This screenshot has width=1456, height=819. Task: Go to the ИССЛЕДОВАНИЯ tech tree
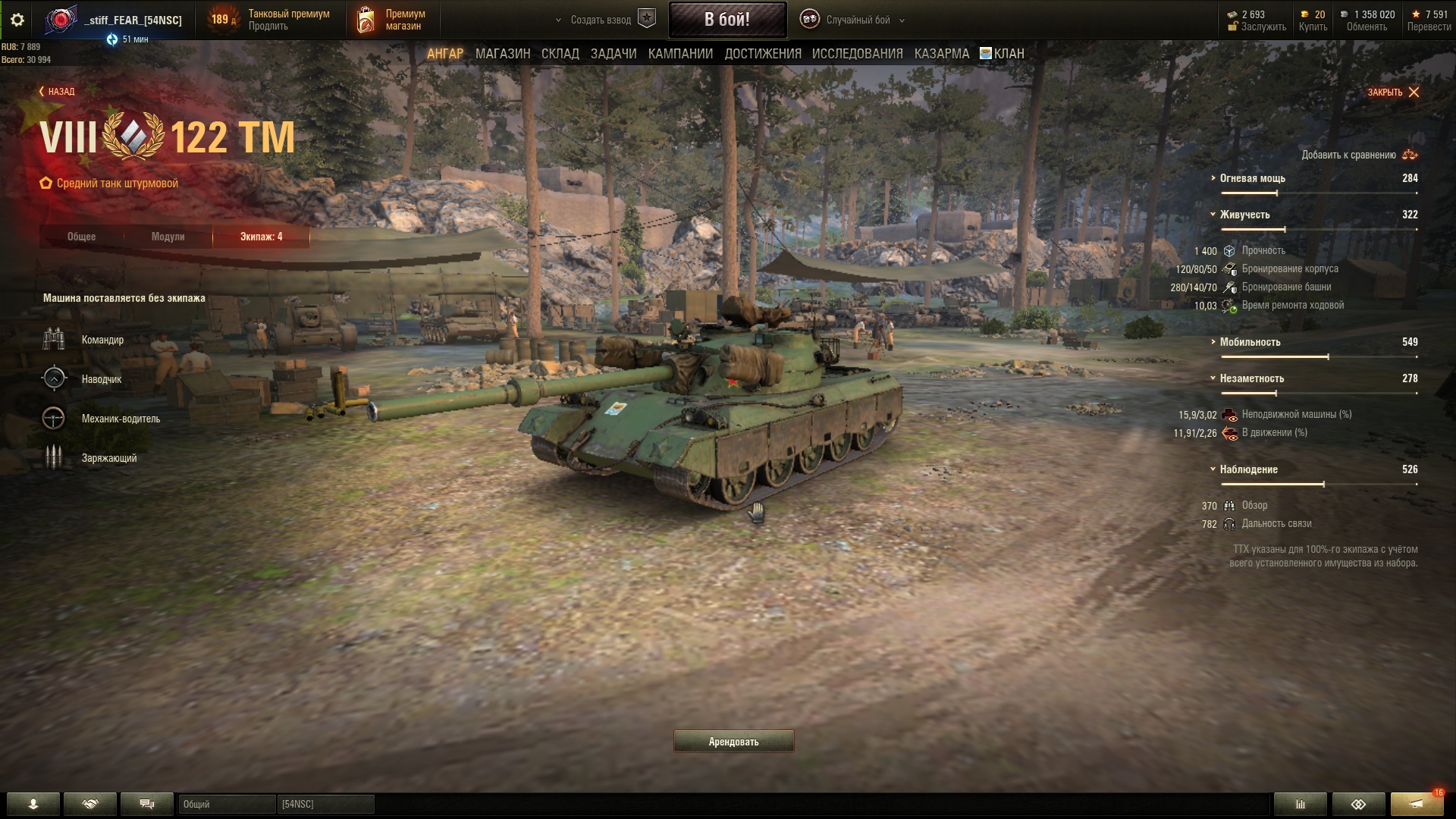[857, 54]
